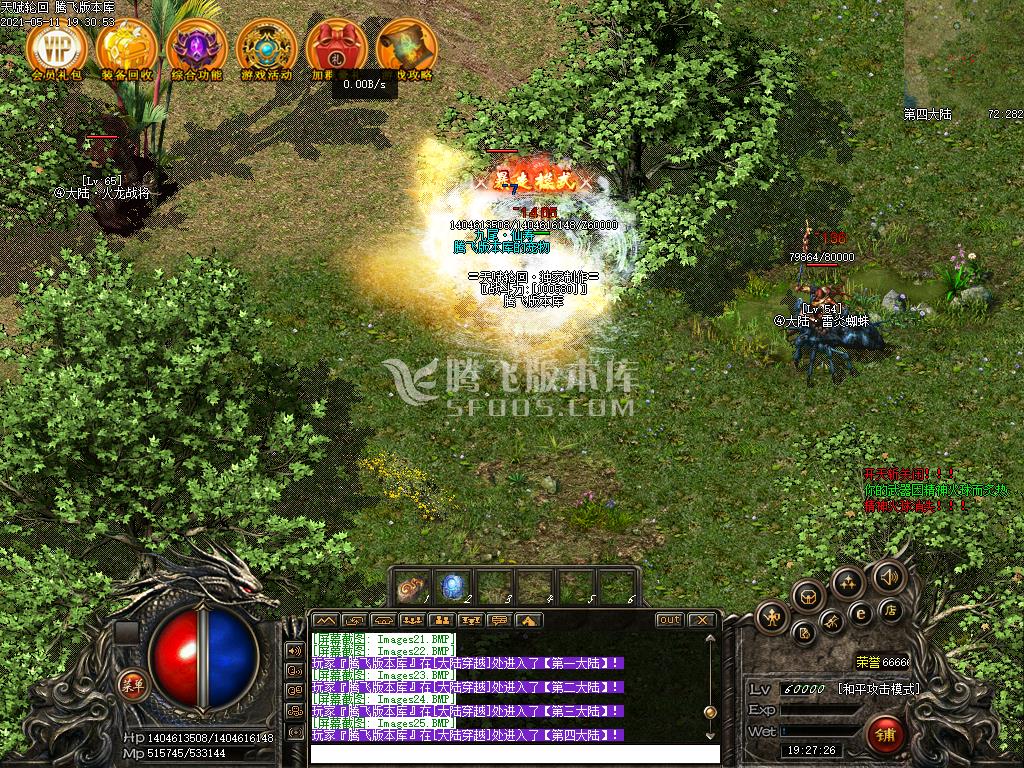This screenshot has width=1024, height=768.
Task: Open the red 铺 stall button
Action: 885,735
